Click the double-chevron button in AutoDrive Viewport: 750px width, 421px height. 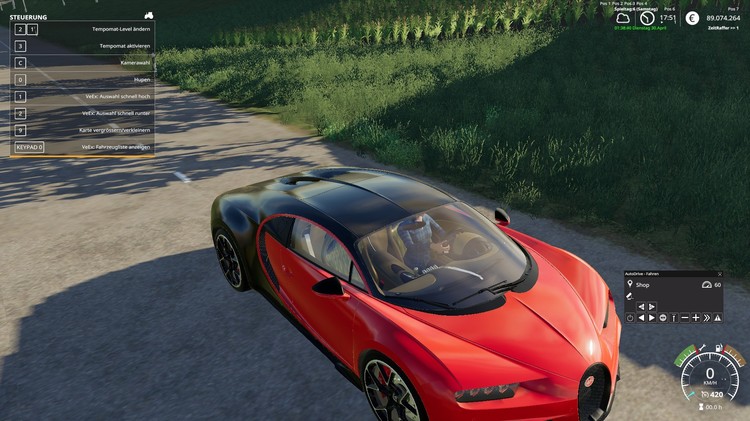707,318
